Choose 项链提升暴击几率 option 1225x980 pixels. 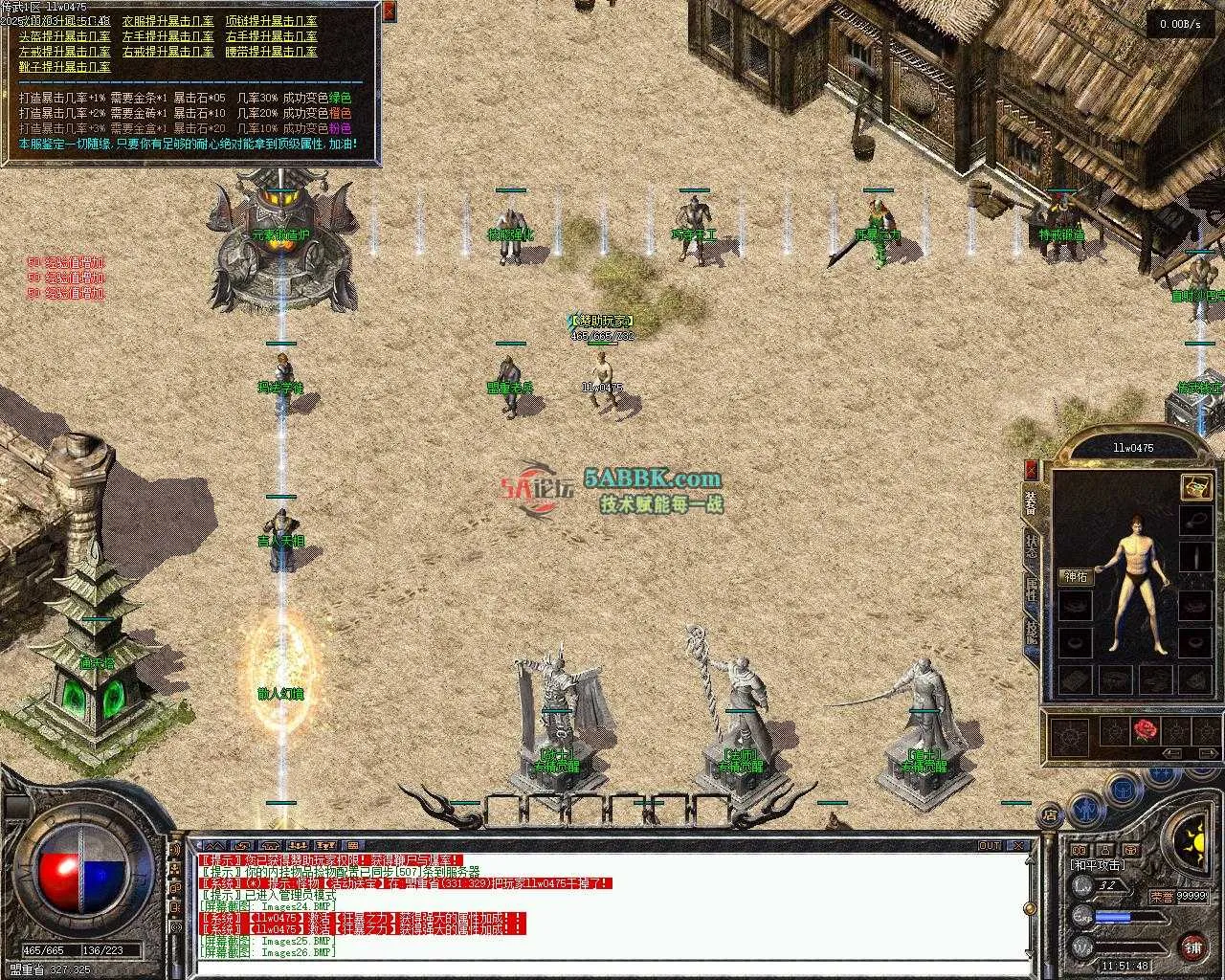(x=271, y=21)
